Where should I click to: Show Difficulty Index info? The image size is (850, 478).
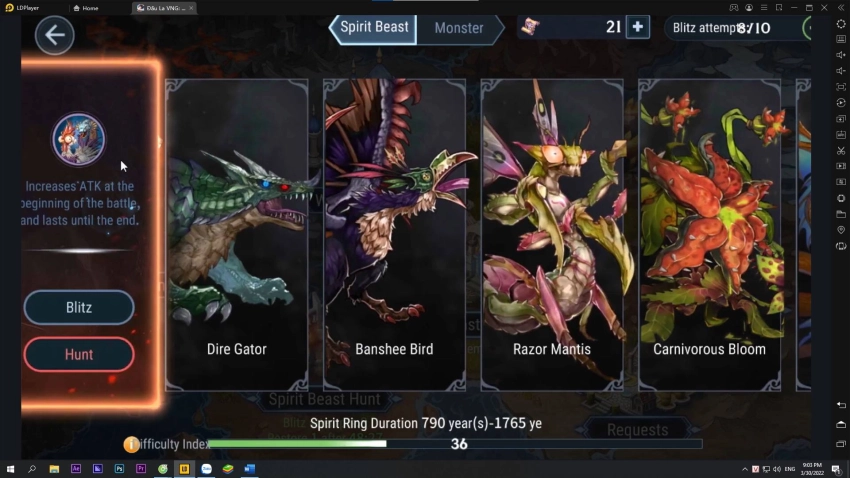click(131, 444)
